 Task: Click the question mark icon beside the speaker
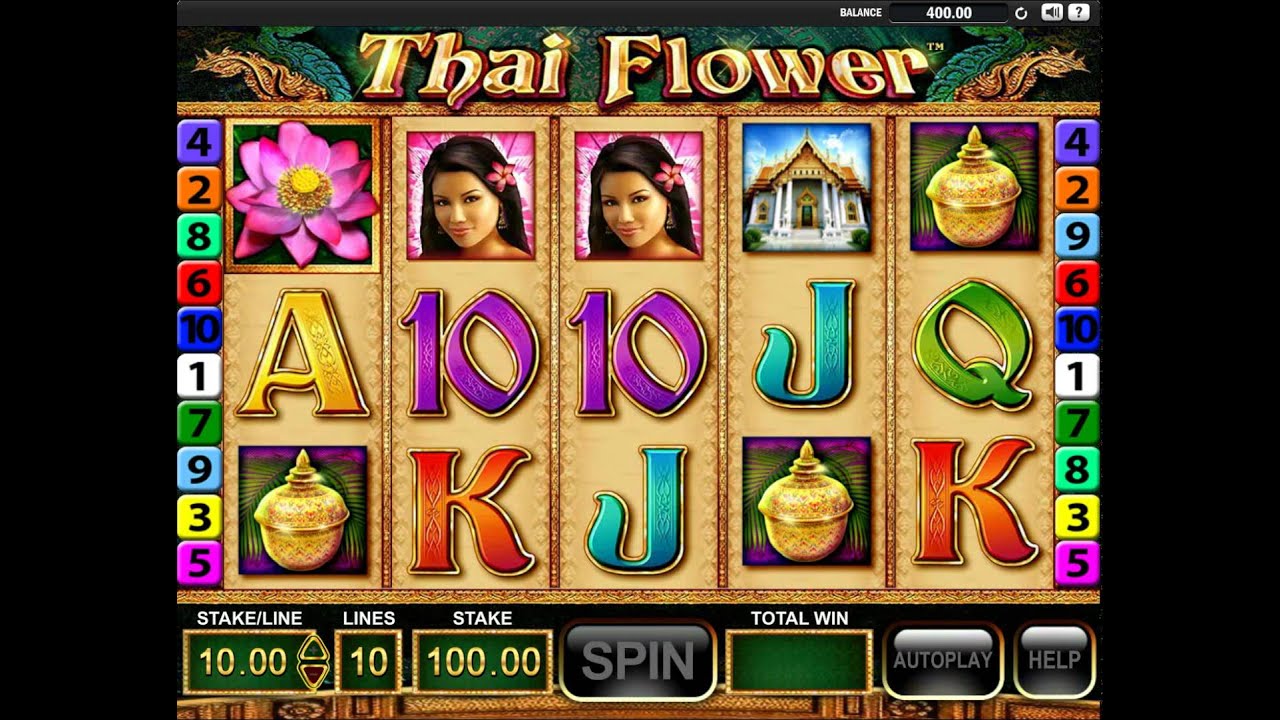[1078, 13]
